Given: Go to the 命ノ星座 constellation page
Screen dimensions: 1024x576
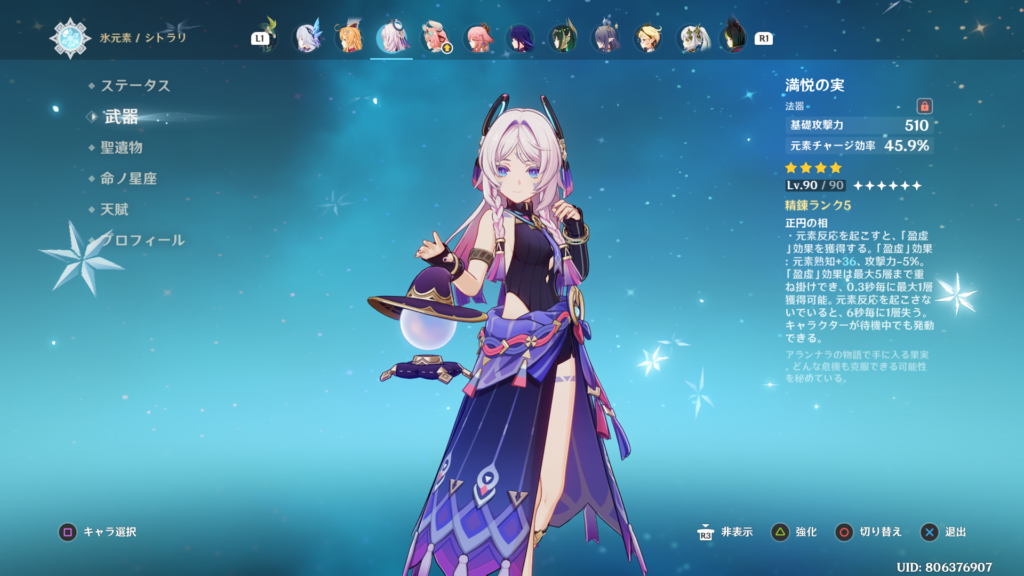Looking at the screenshot, I should (128, 179).
